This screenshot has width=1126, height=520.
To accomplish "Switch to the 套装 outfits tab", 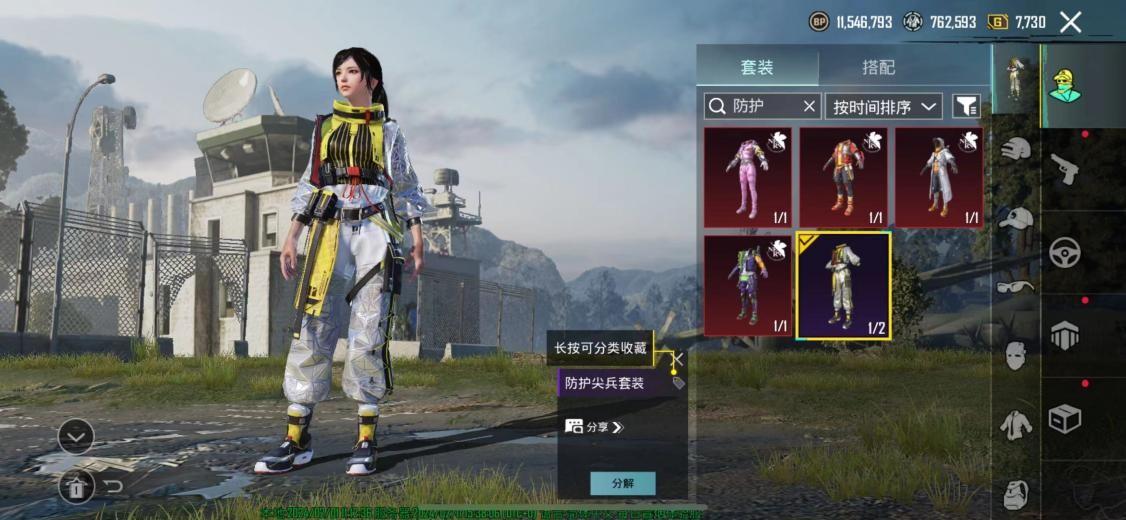I will 757,67.
